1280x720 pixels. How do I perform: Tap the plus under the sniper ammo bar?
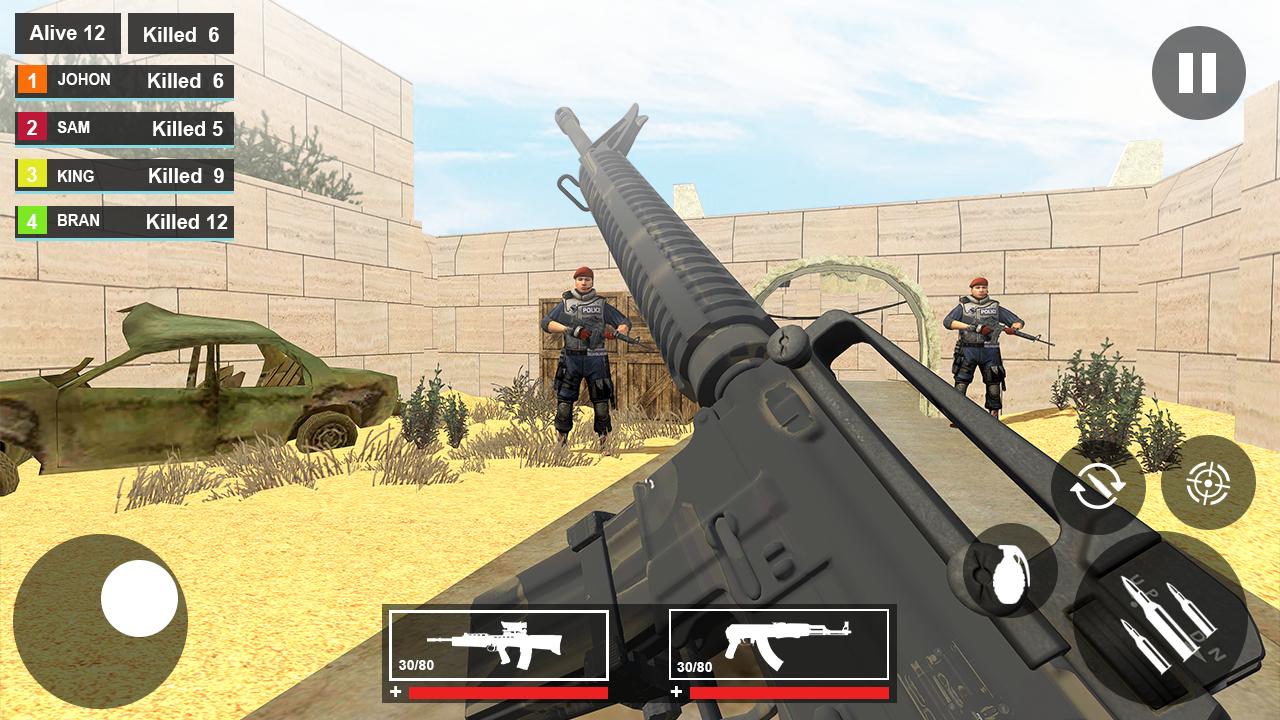click(397, 688)
